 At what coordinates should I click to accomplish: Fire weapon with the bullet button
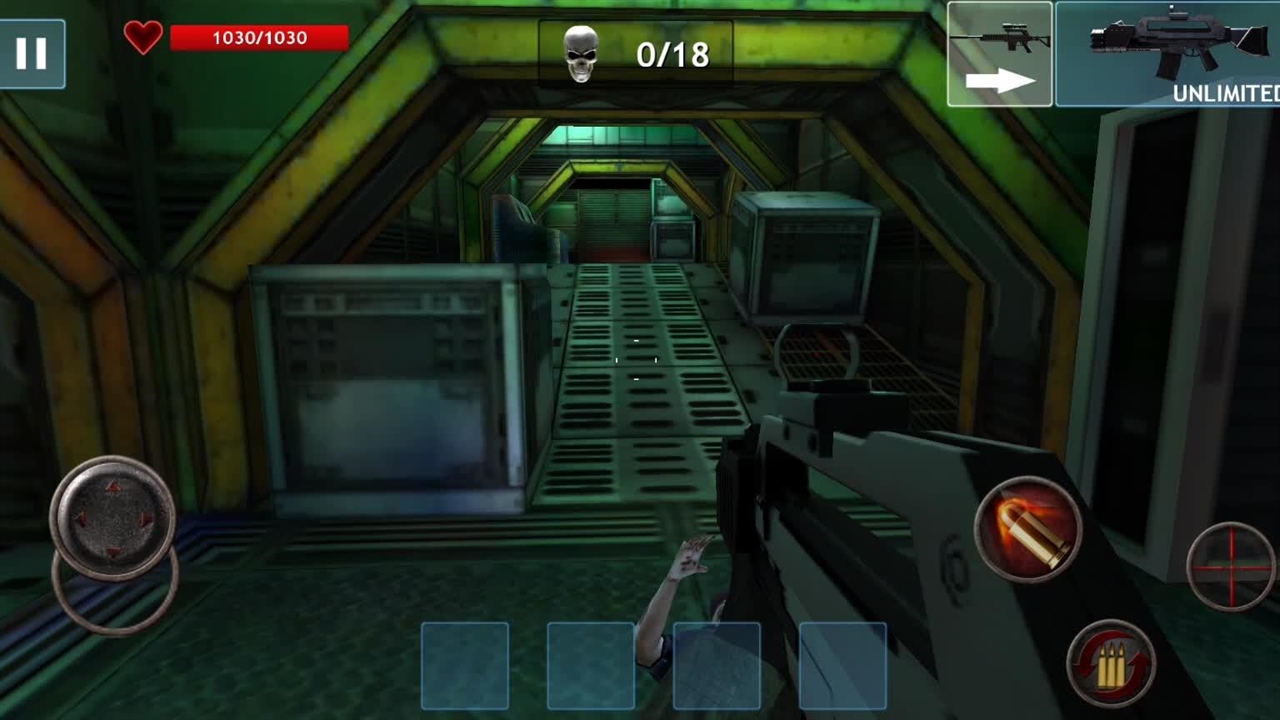(x=1028, y=528)
